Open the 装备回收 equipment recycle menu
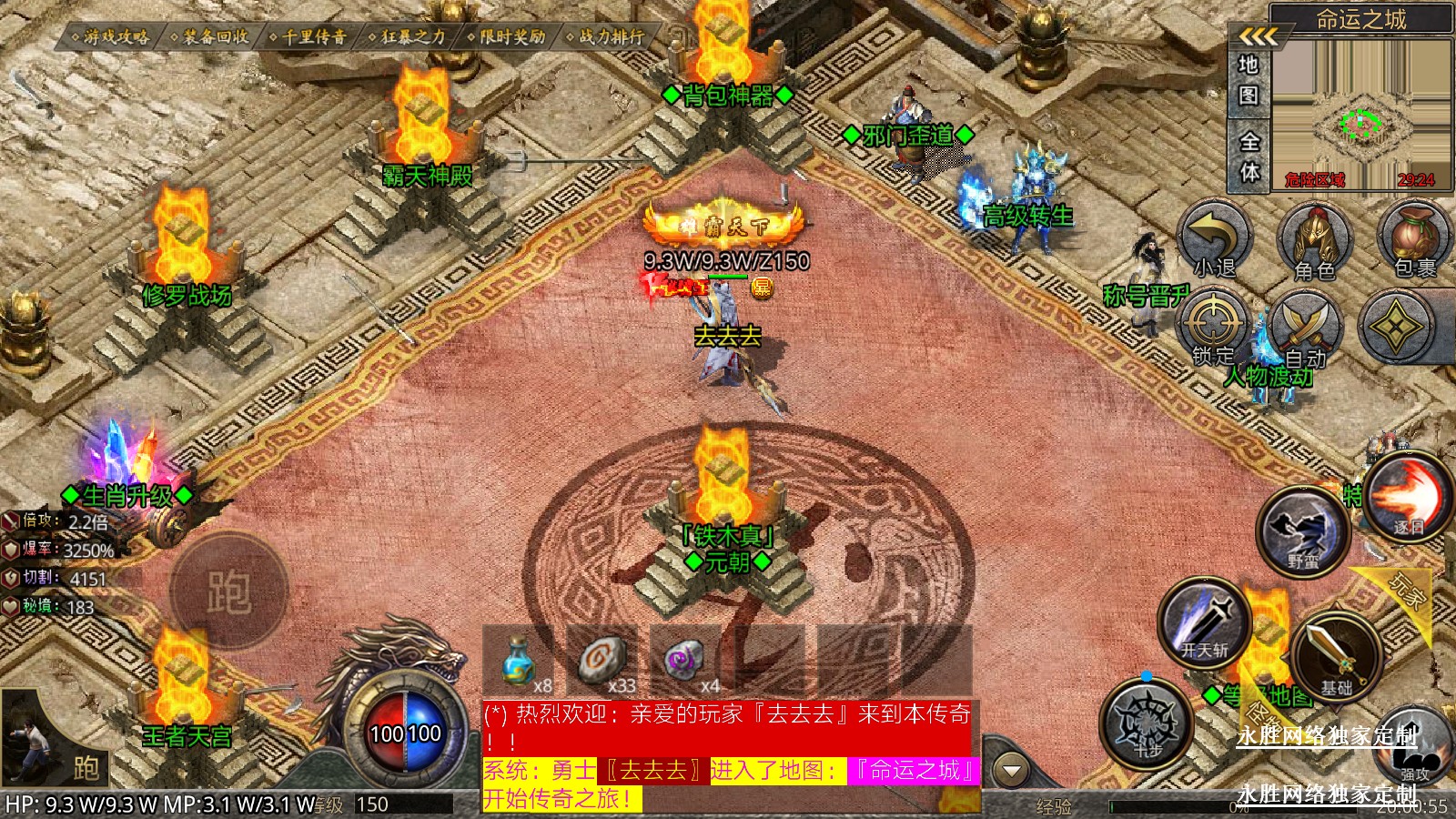 pos(209,36)
